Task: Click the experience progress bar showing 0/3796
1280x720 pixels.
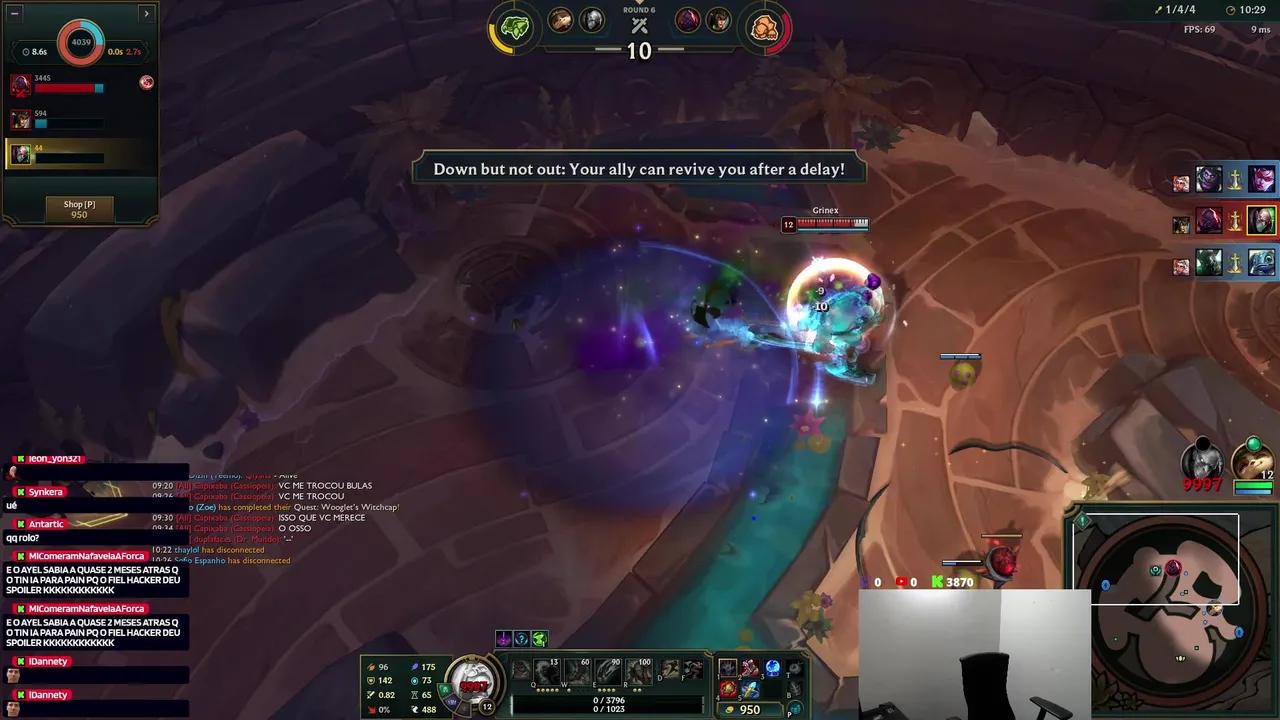Action: click(608, 699)
